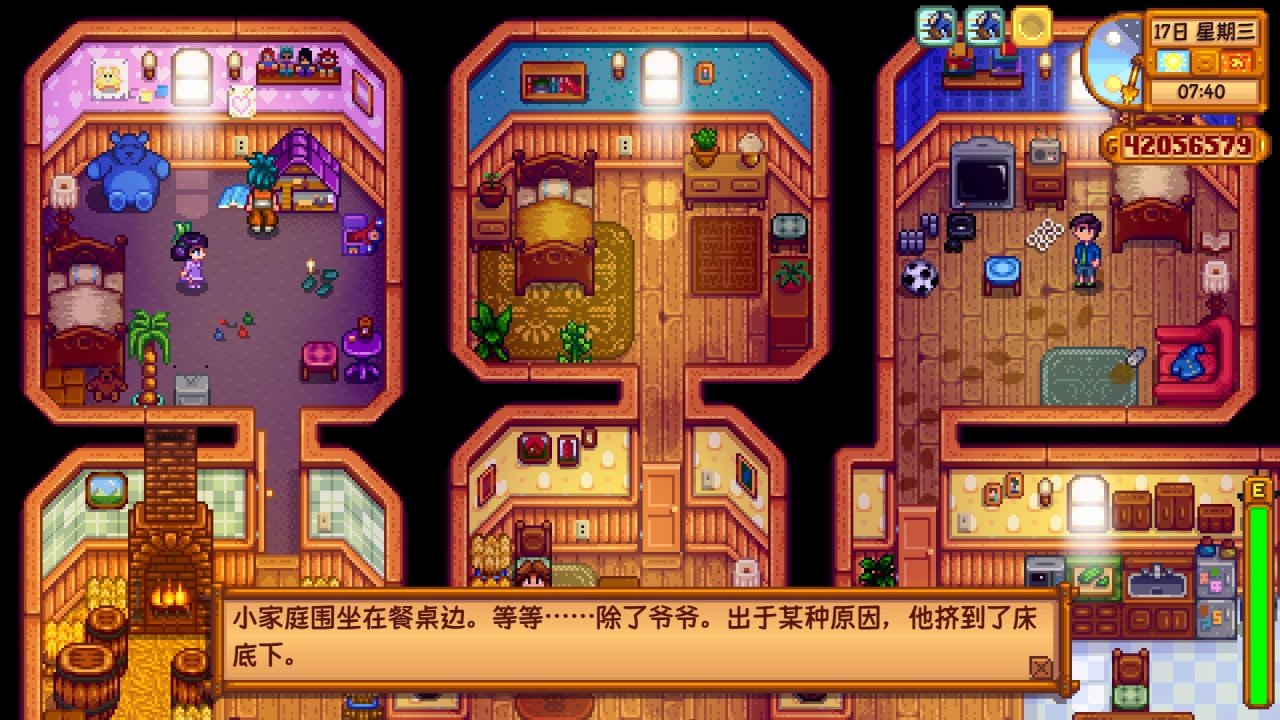
Task: Click the sun weather icon on the clock
Action: click(x=1172, y=63)
